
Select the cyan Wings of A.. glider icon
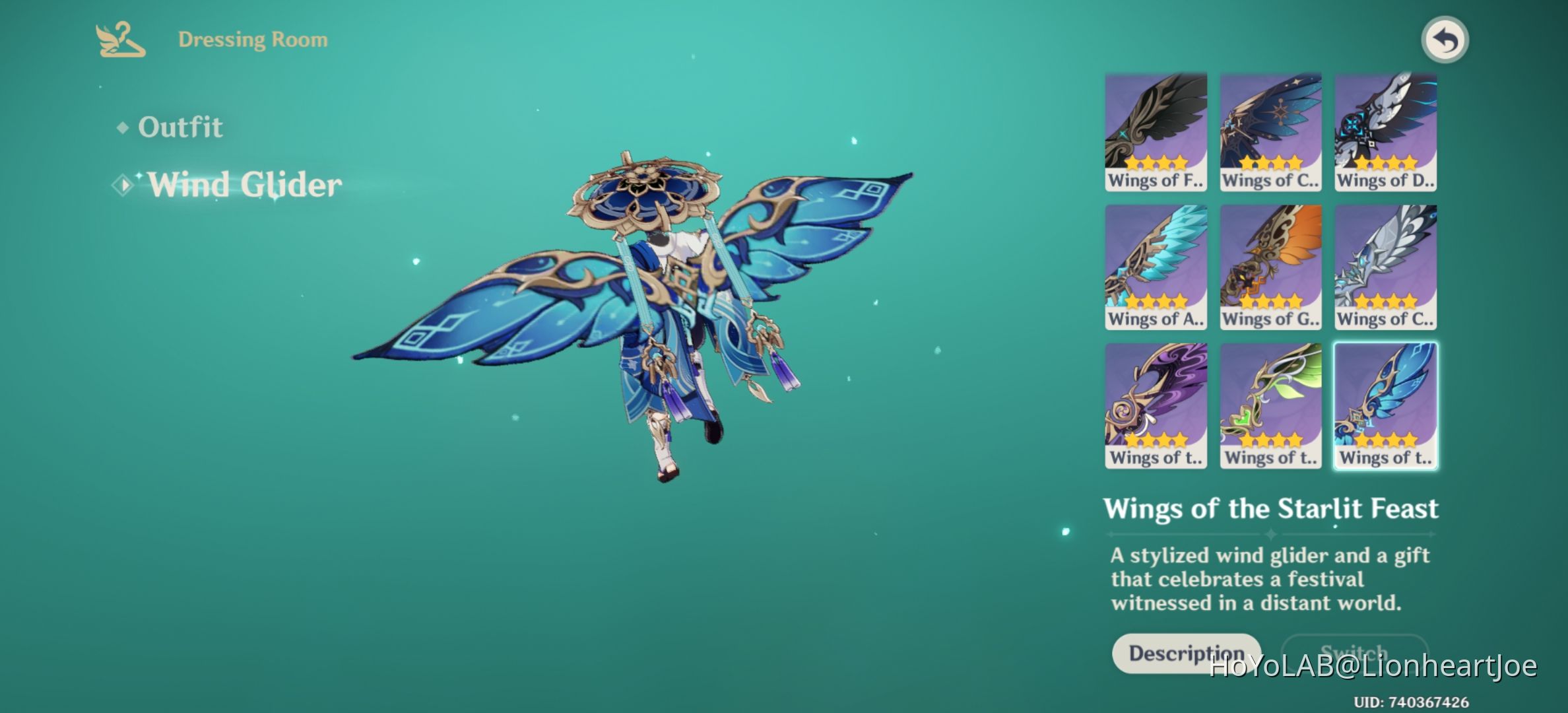click(x=1156, y=264)
